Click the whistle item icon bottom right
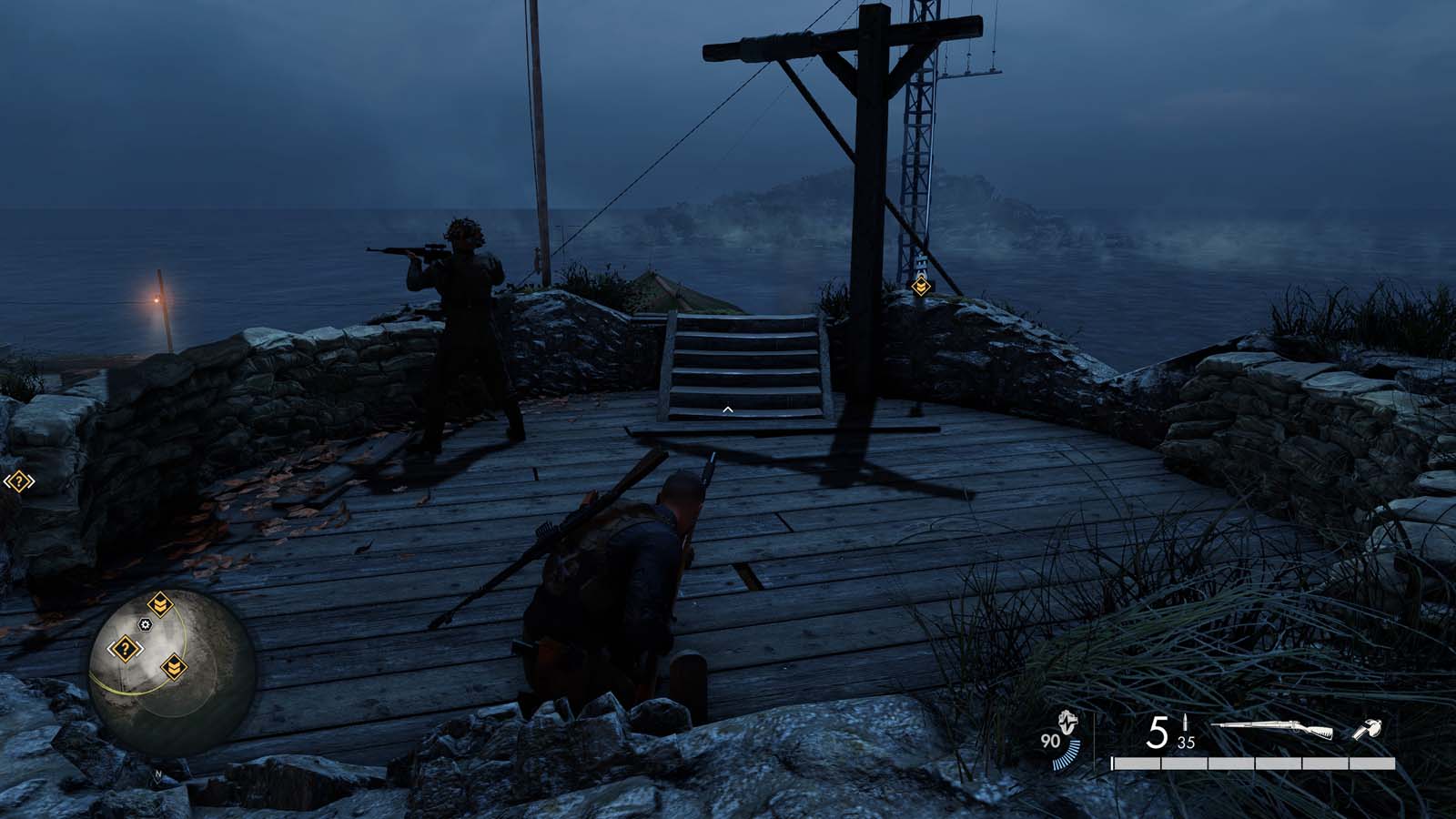 (x=1369, y=728)
